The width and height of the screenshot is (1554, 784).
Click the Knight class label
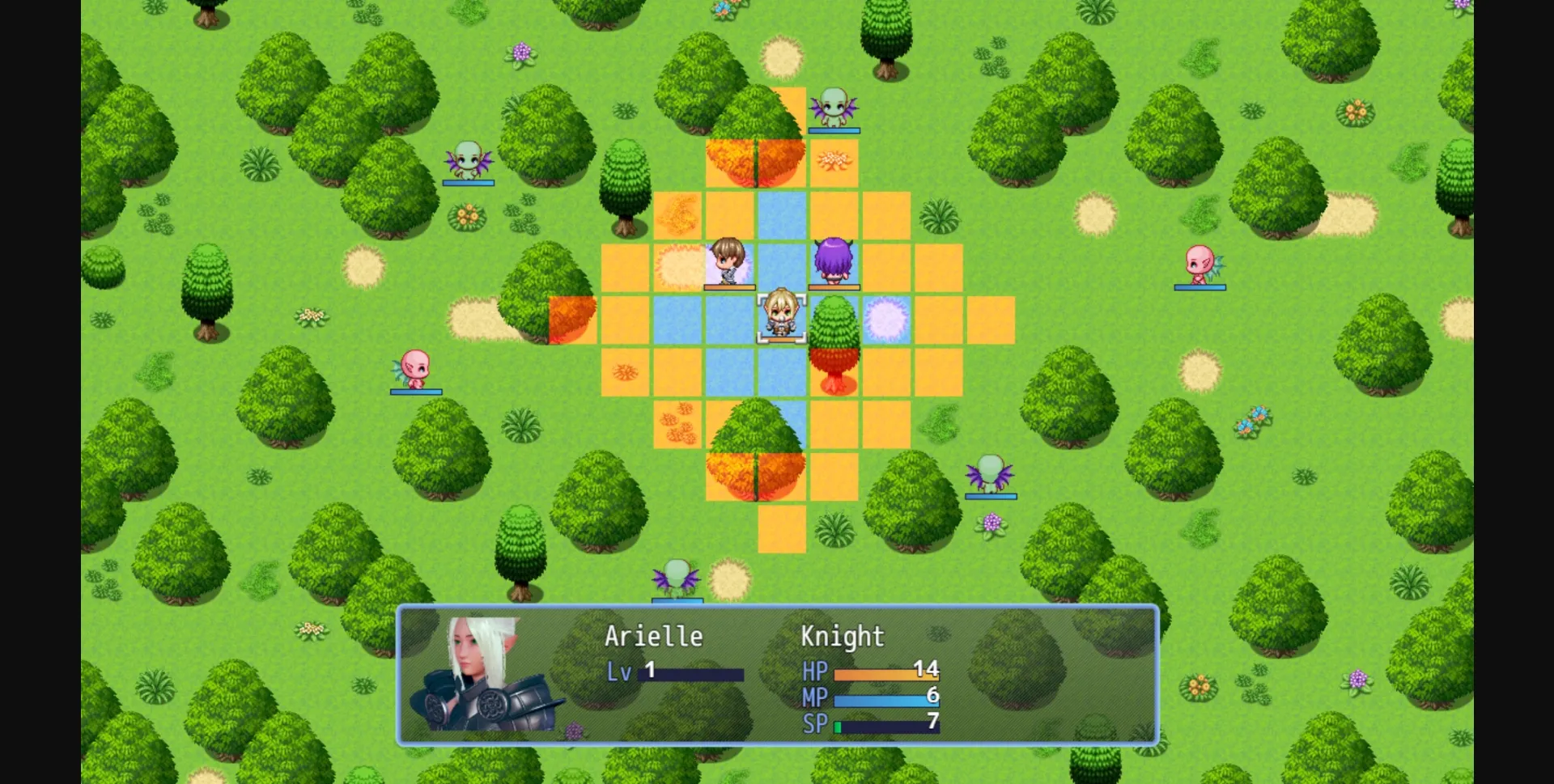840,636
